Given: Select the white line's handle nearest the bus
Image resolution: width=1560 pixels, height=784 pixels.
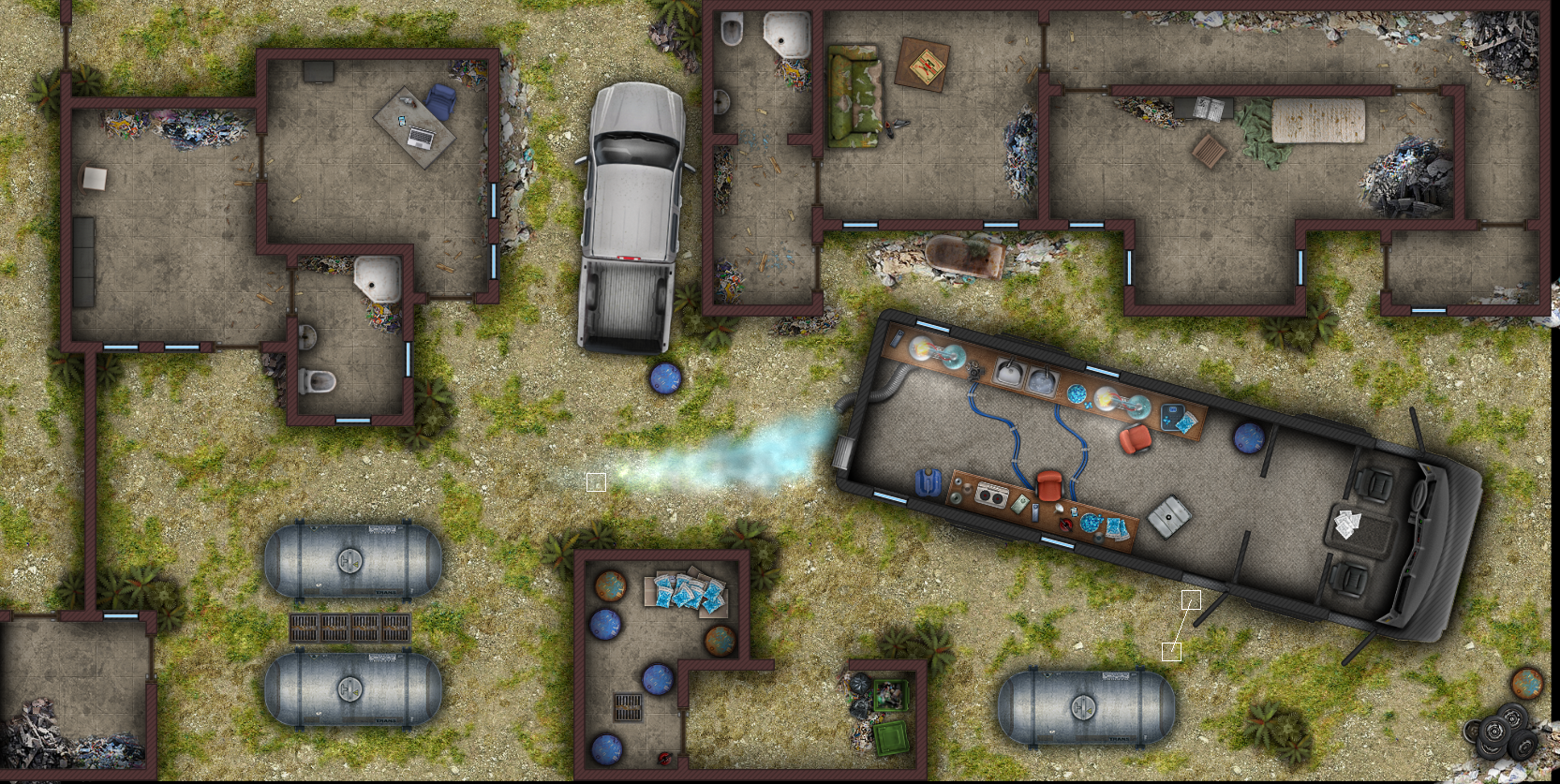Looking at the screenshot, I should pyautogui.click(x=1191, y=599).
